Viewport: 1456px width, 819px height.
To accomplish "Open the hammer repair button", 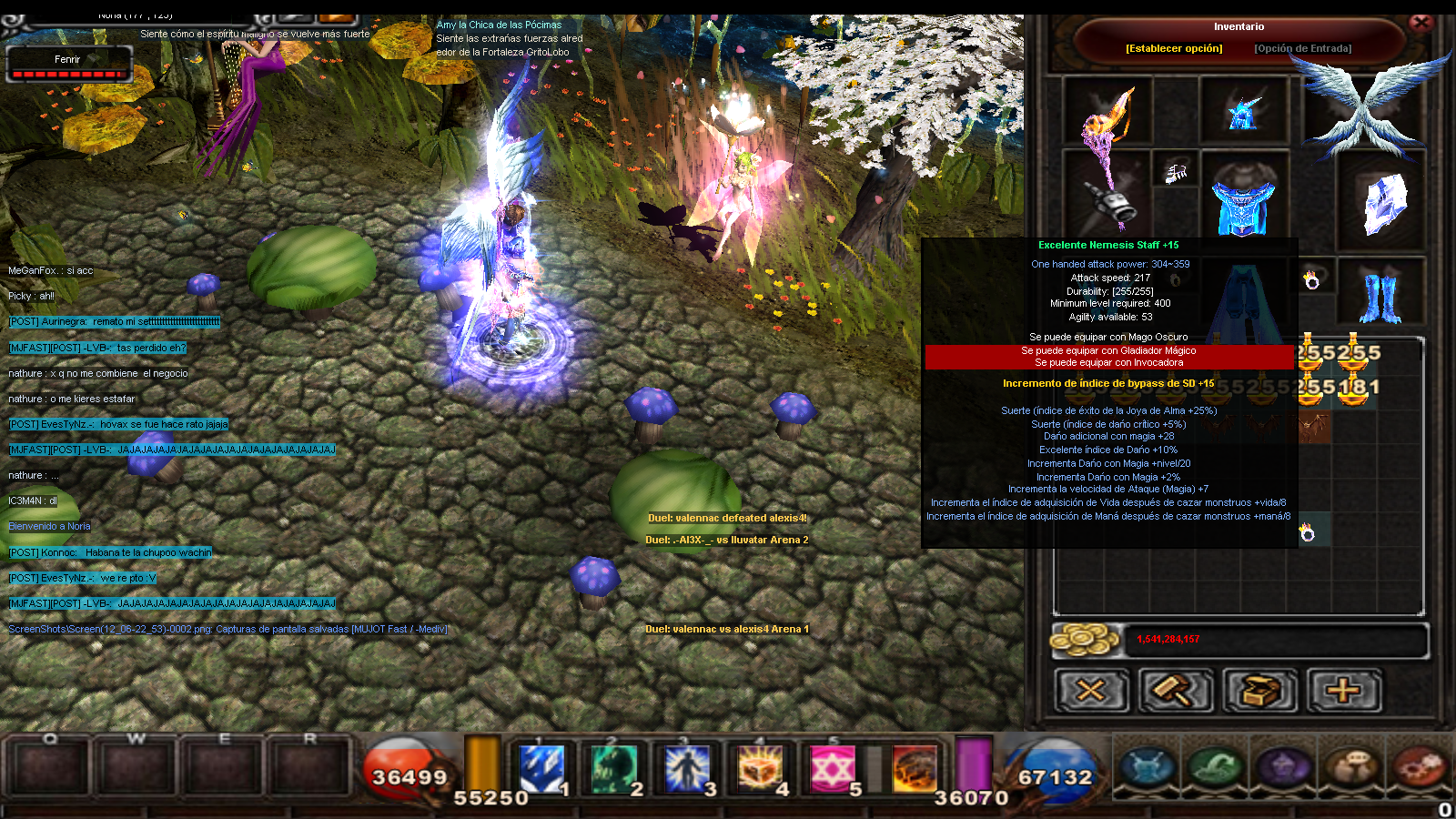I will click(1175, 691).
